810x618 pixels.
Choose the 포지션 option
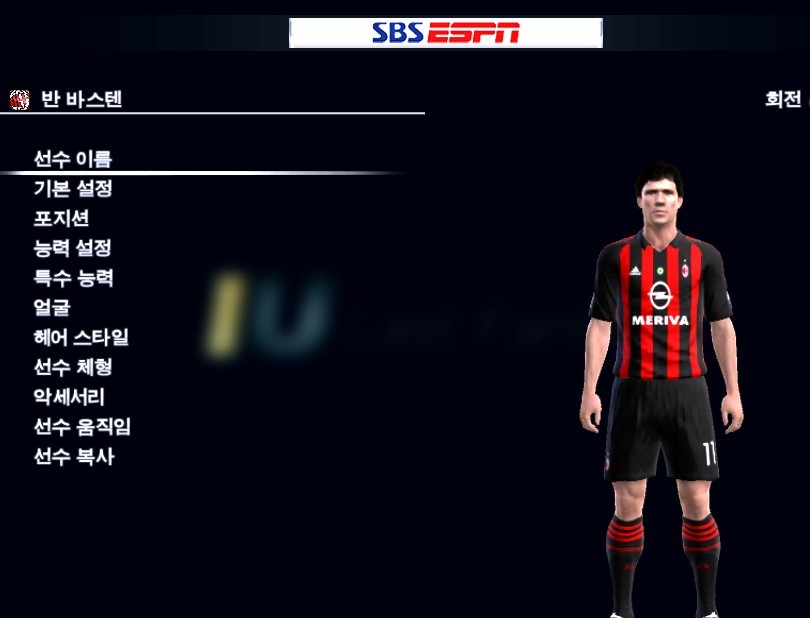61,219
